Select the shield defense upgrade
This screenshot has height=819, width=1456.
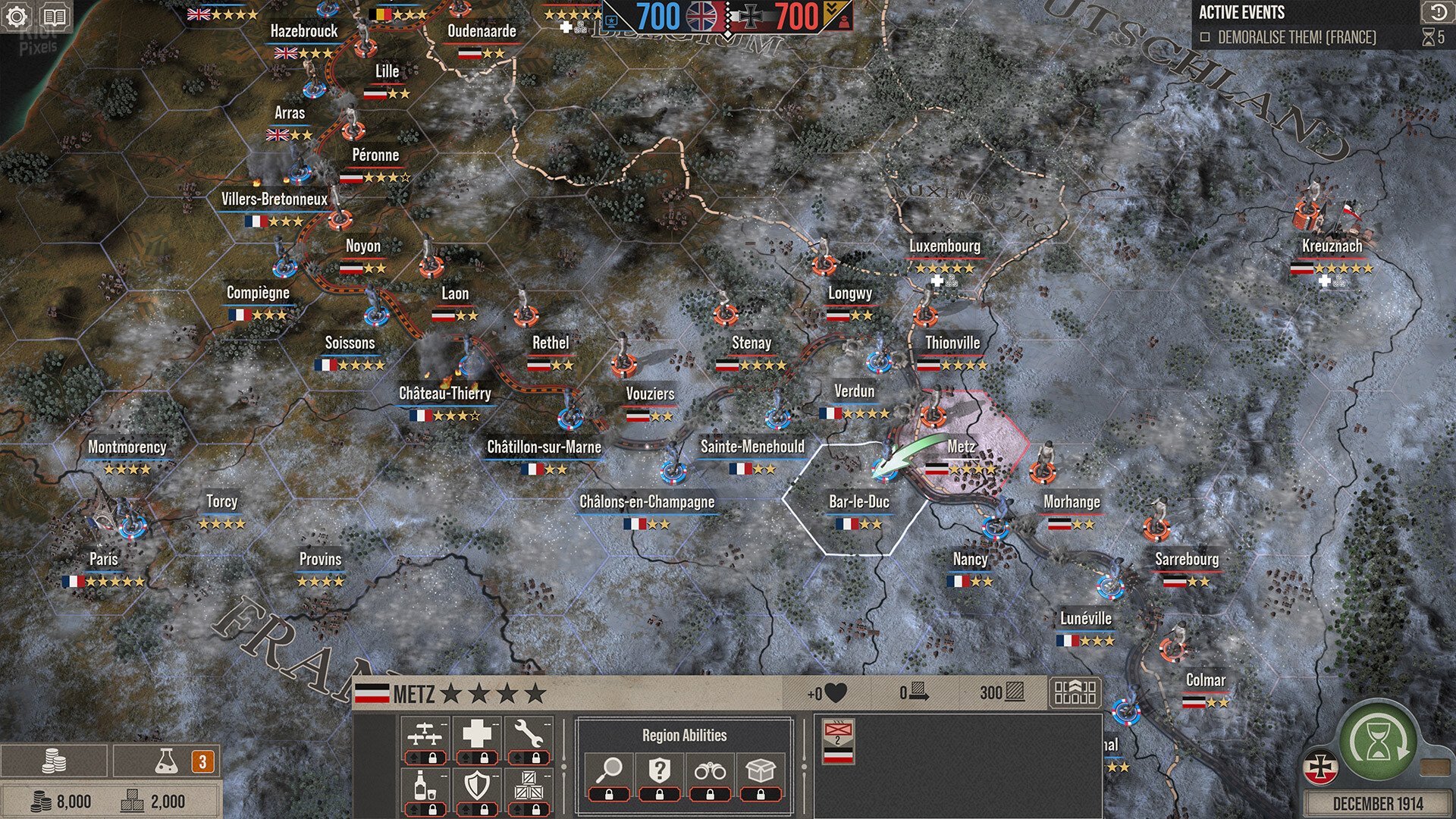[x=477, y=790]
